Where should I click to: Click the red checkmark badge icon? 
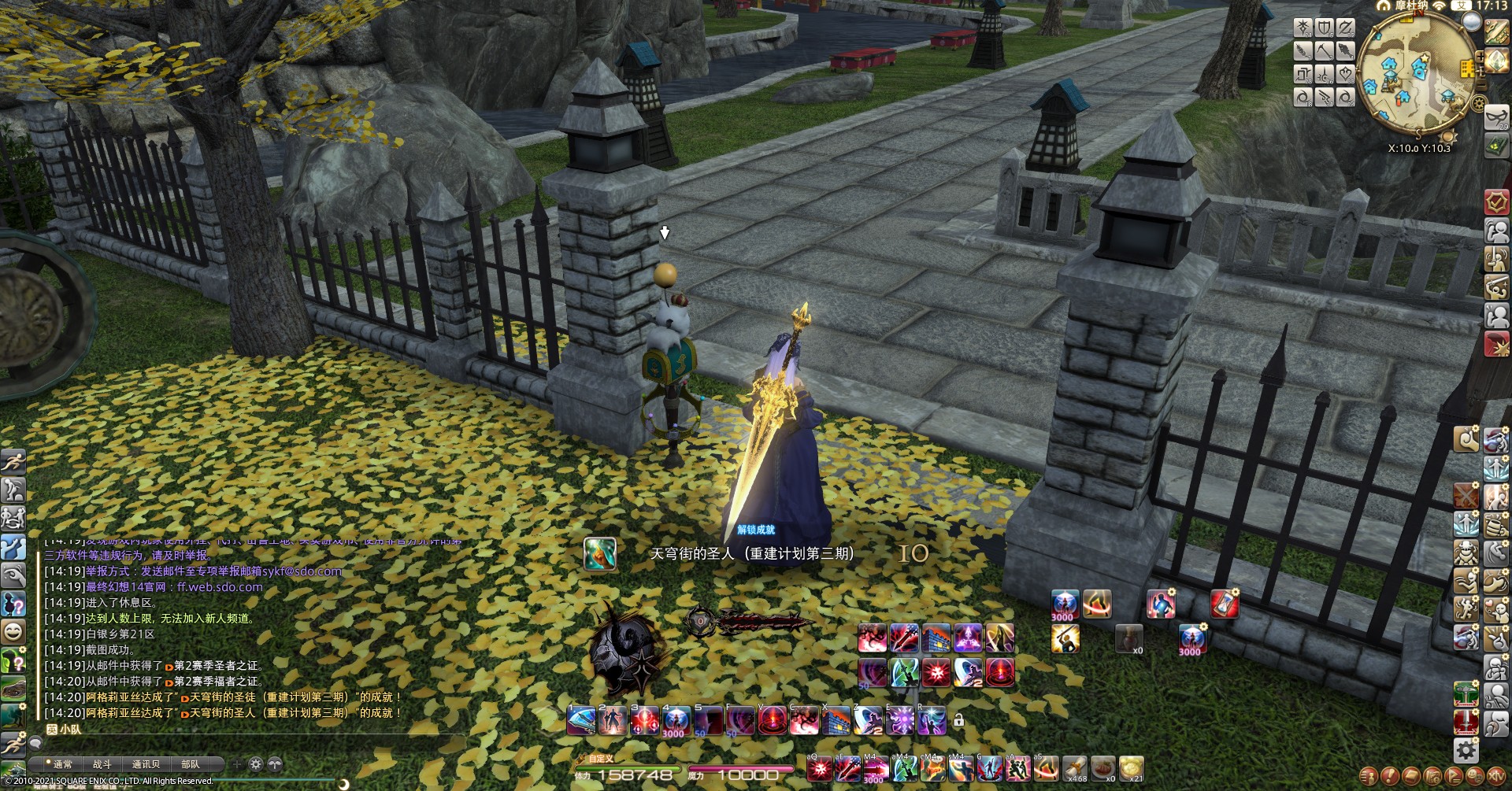(x=1496, y=201)
